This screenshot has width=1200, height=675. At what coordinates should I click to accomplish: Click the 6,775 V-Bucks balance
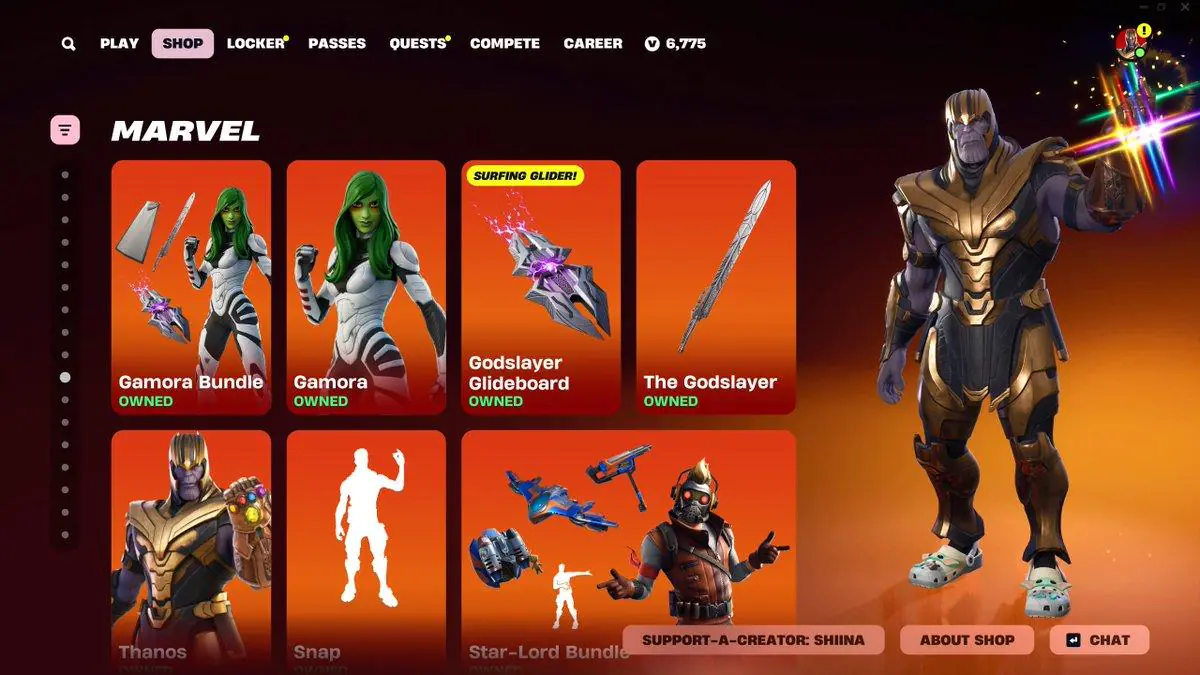coord(676,44)
